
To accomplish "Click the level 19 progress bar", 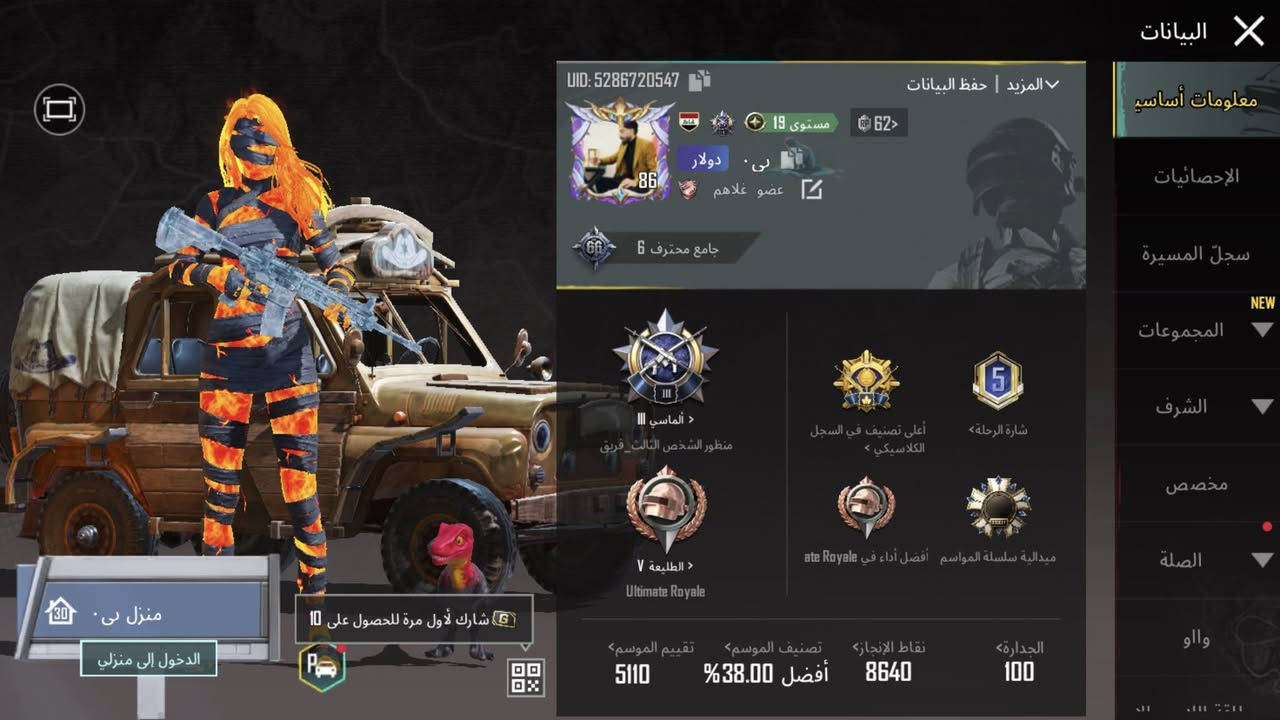I will click(x=790, y=122).
